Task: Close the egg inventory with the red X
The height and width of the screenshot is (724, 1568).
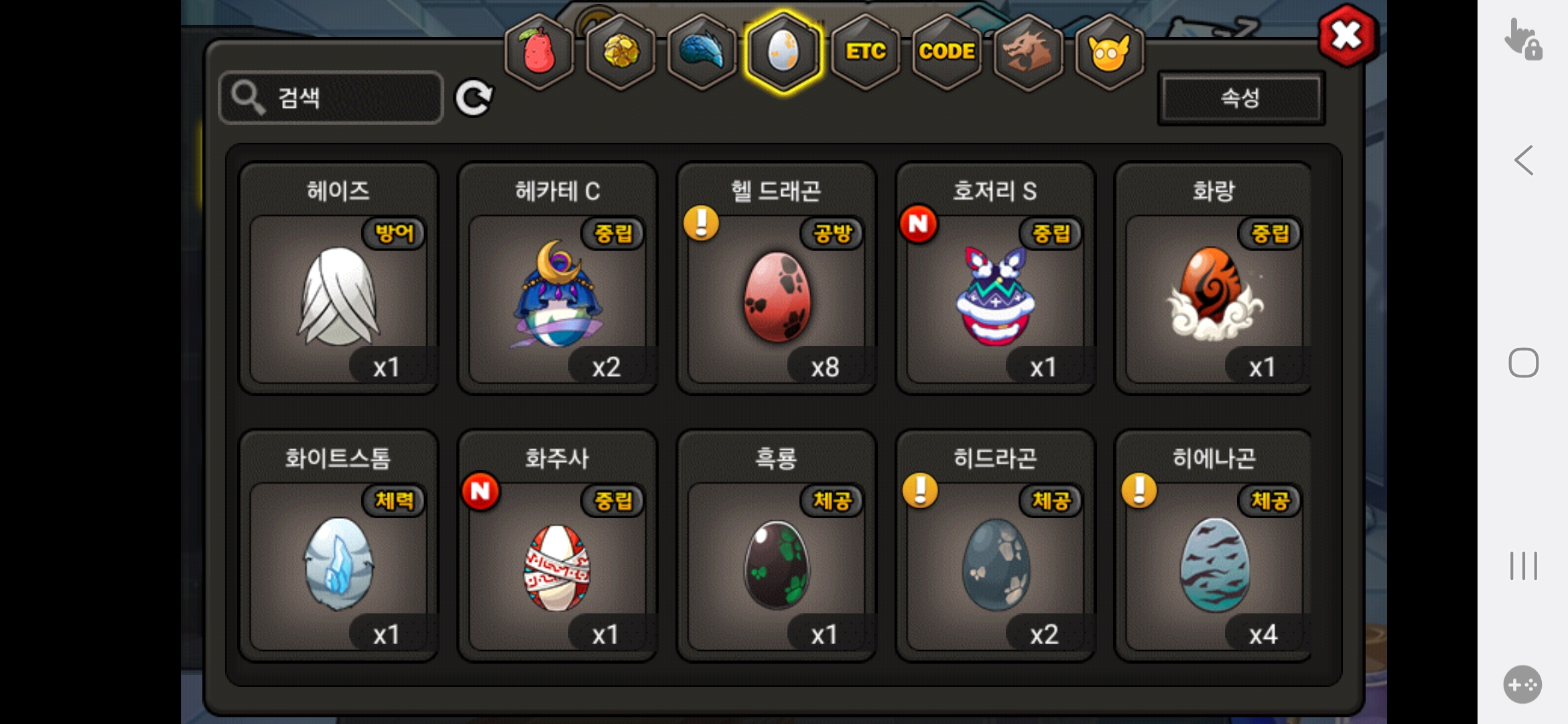Action: coord(1347,36)
